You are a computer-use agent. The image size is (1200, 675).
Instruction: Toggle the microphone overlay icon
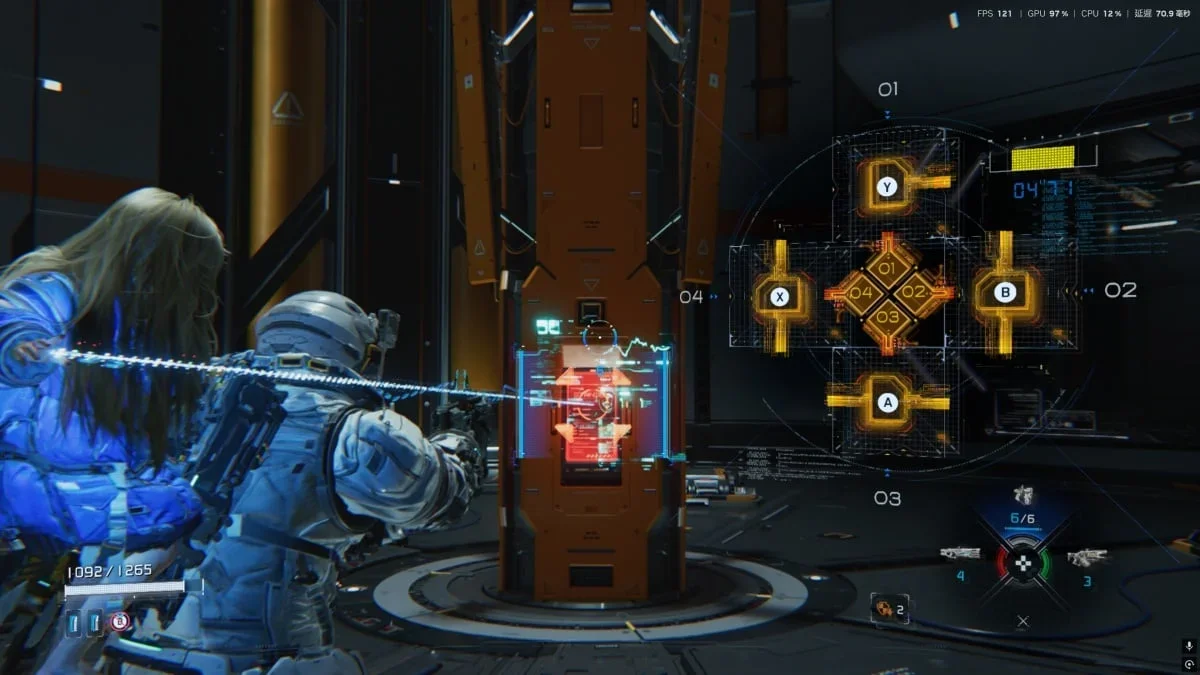click(x=1188, y=646)
